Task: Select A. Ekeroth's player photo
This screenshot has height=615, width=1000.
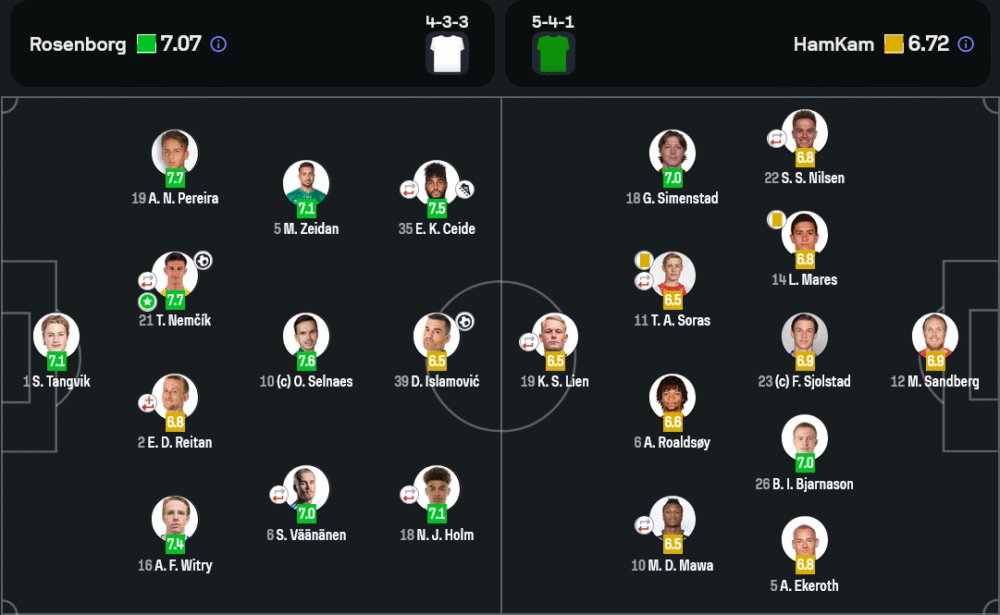Action: coord(804,541)
